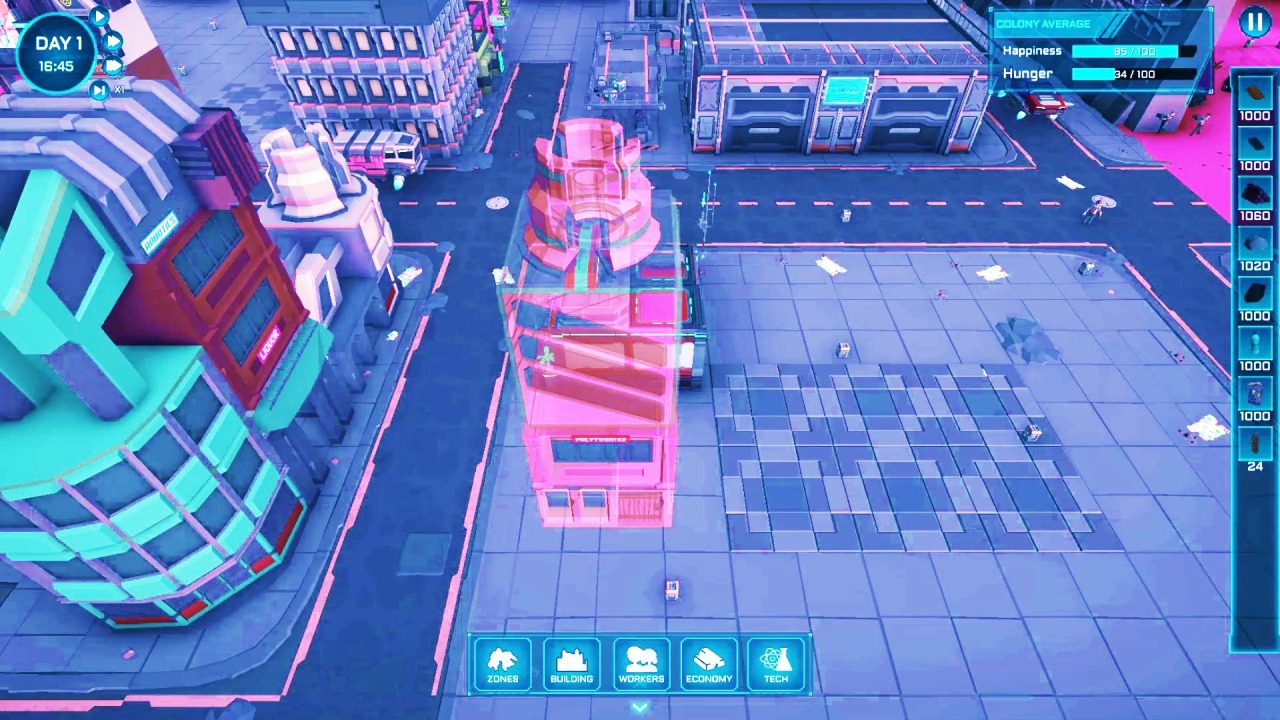Toggle X1 speed with skip button

pos(100,89)
